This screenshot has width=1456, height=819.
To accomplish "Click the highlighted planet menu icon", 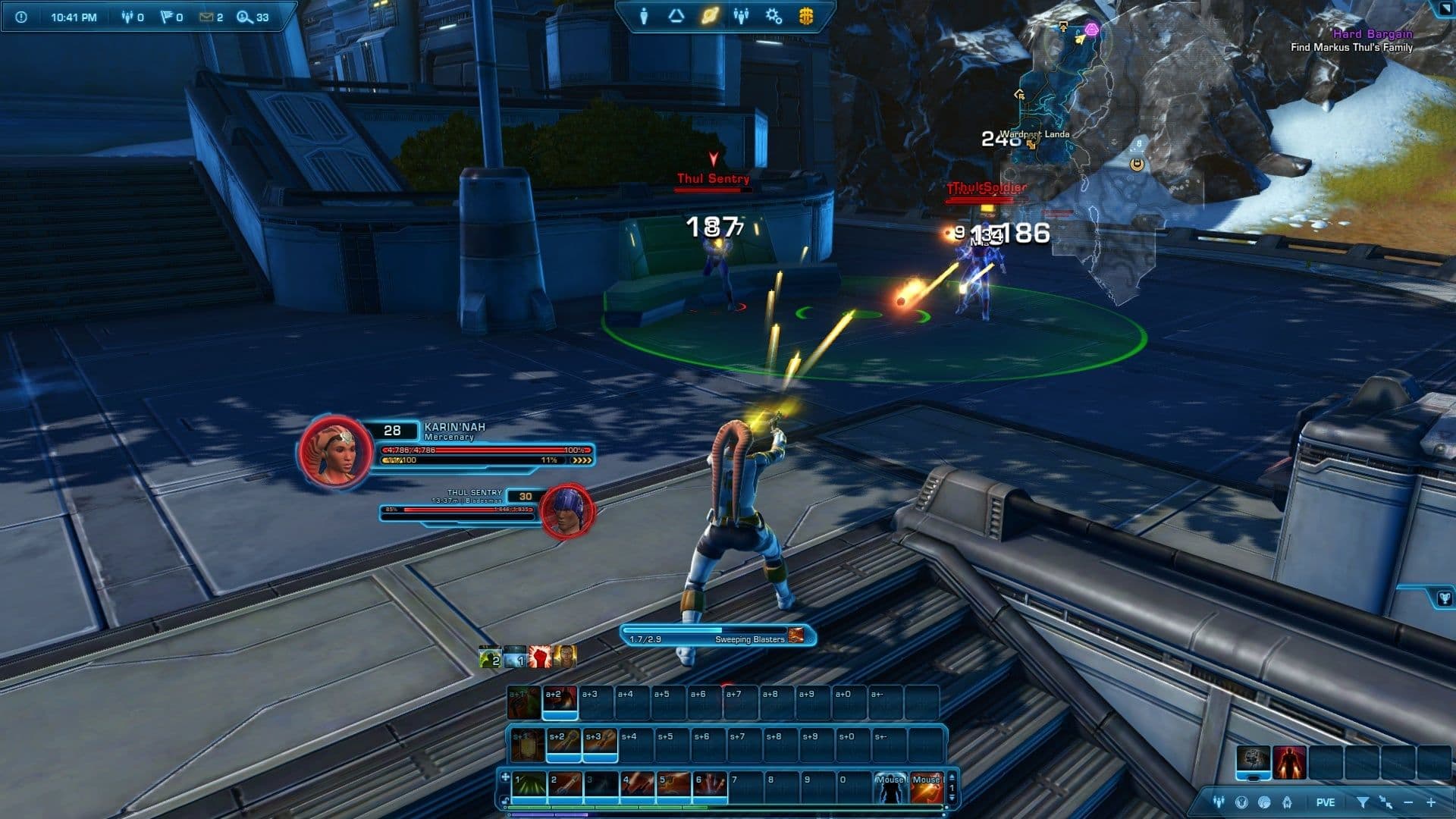I will pos(710,16).
